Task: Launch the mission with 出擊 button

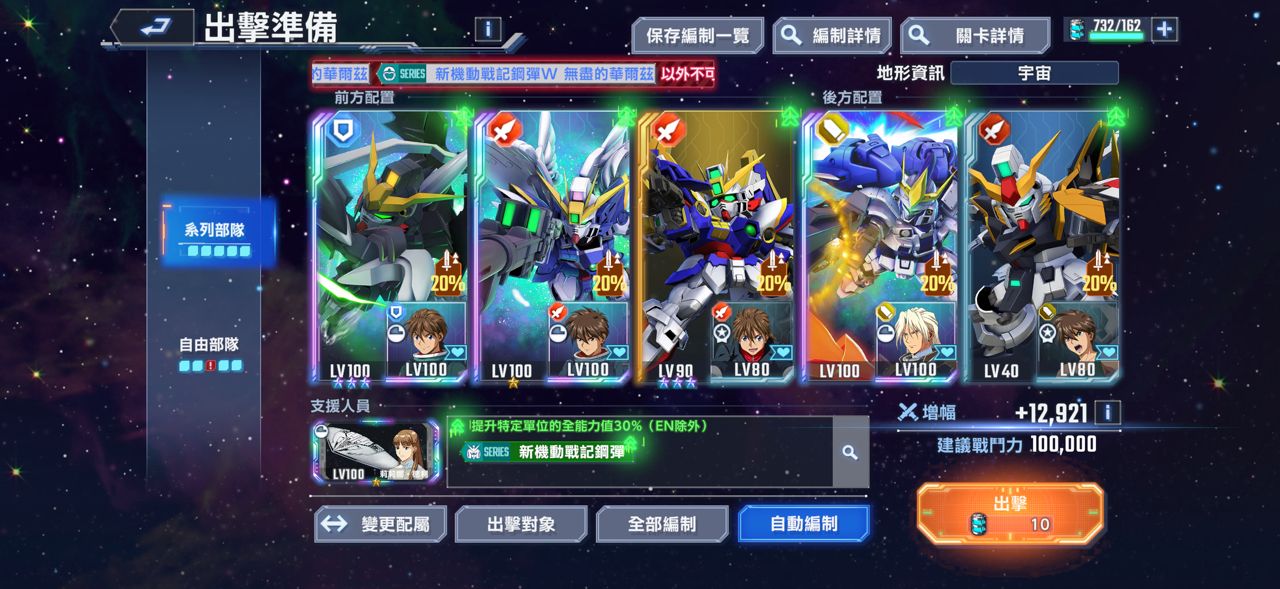Action: pyautogui.click(x=1010, y=513)
